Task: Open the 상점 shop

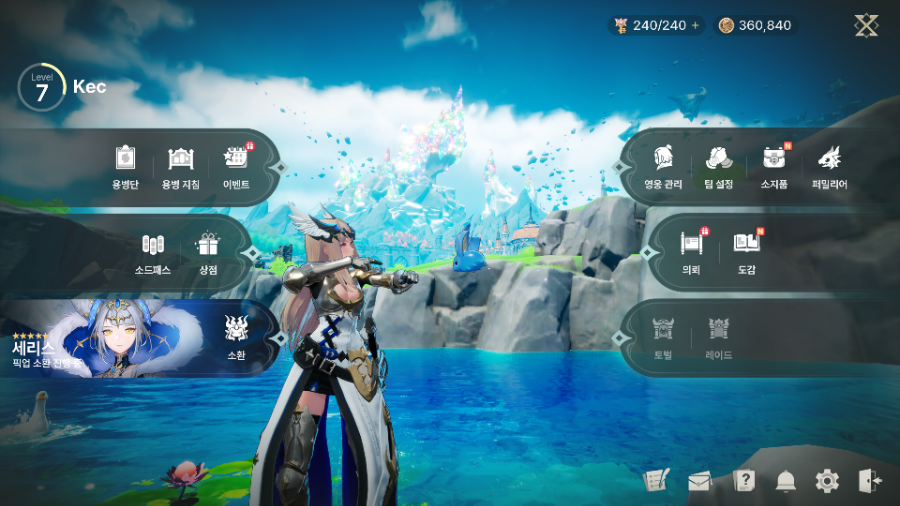Action: (x=208, y=254)
